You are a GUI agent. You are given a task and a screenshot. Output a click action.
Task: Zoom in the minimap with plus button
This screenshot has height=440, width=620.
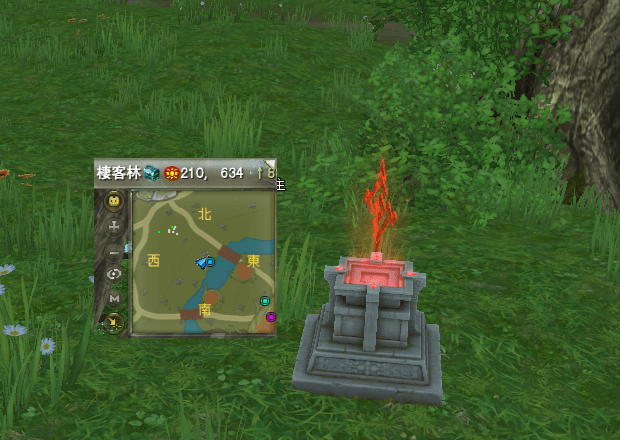tap(114, 227)
